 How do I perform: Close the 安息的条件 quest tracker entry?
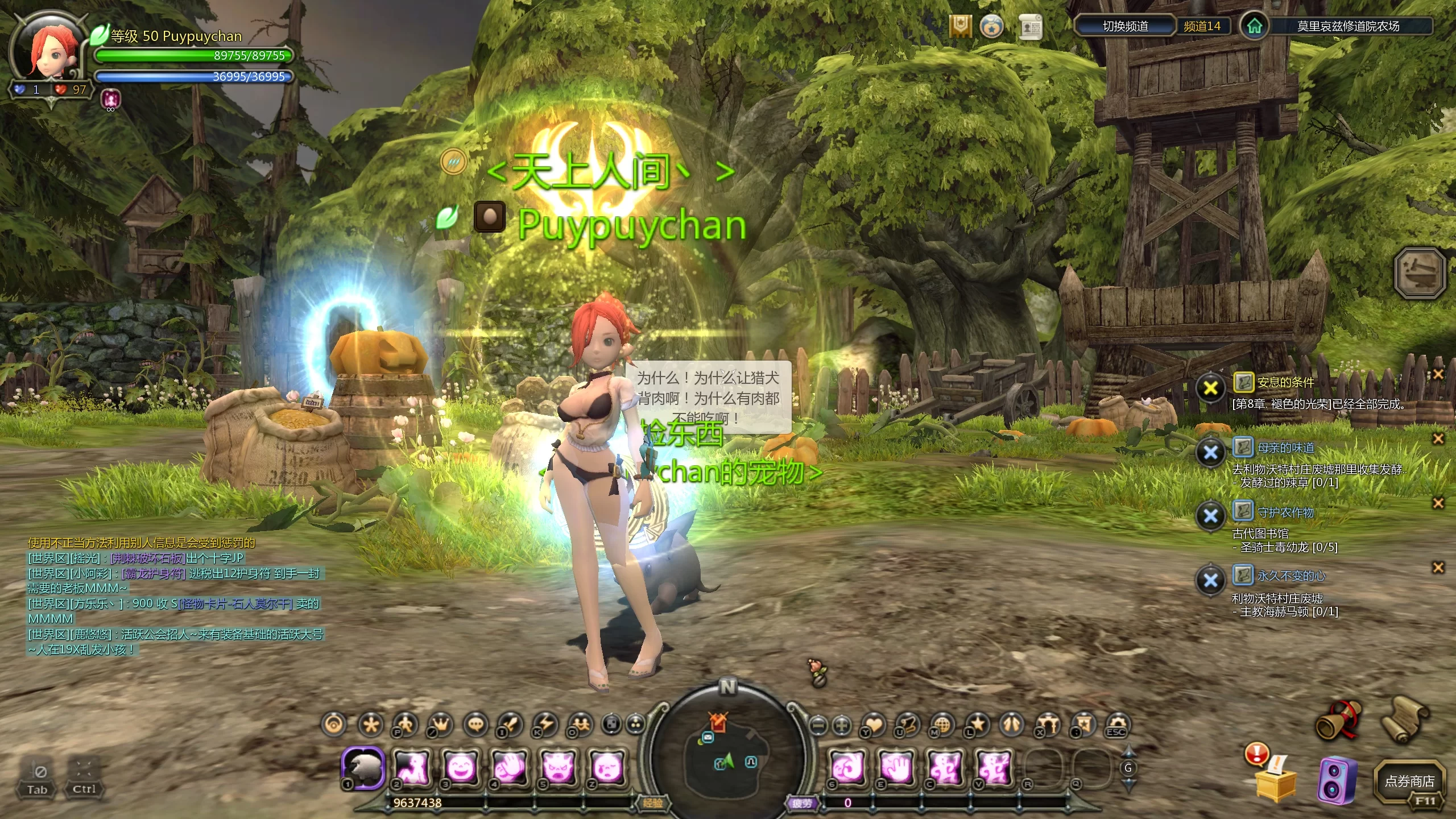(x=1438, y=374)
